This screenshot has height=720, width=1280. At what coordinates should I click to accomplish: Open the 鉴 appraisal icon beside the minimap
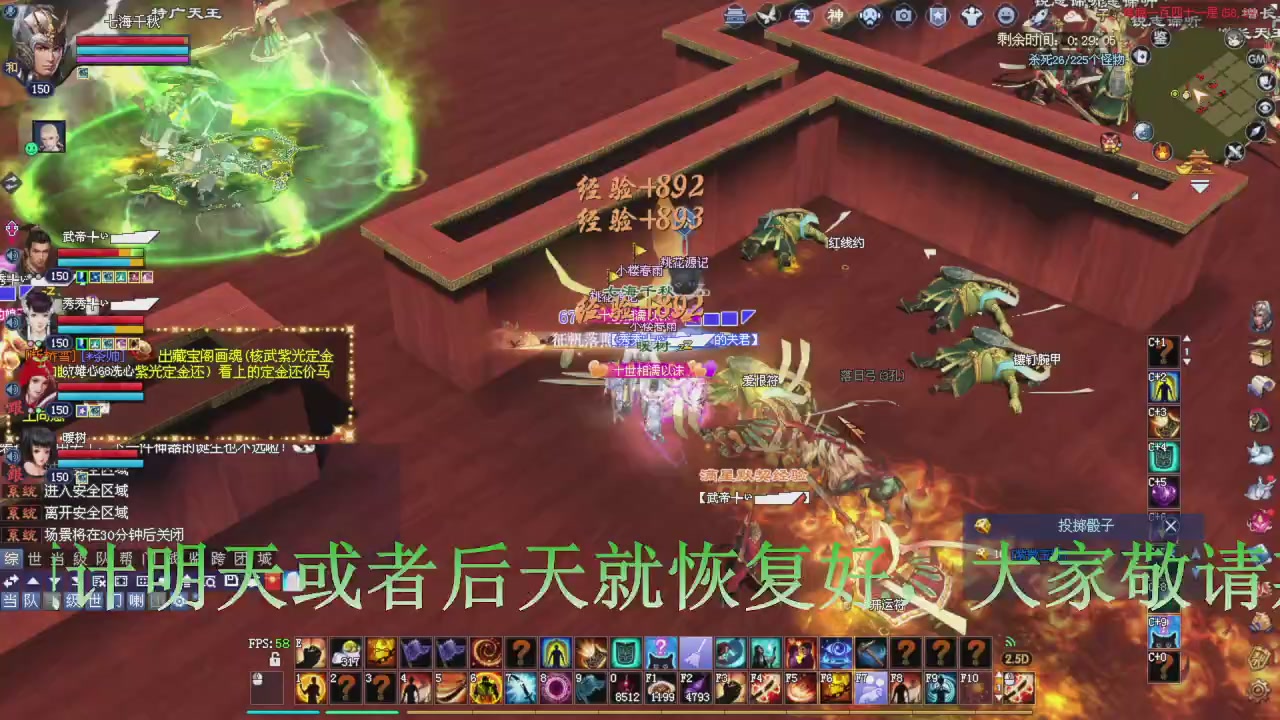click(x=1161, y=38)
